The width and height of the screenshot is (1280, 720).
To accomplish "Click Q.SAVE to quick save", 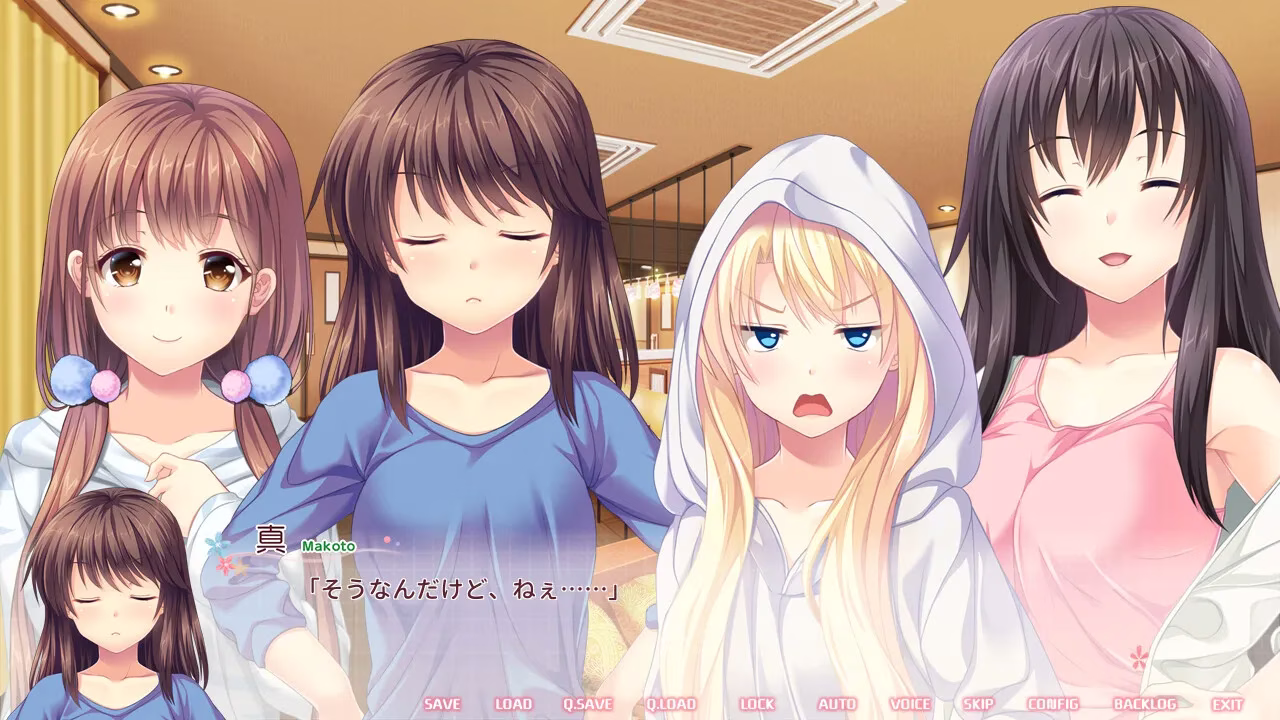I will coord(587,704).
